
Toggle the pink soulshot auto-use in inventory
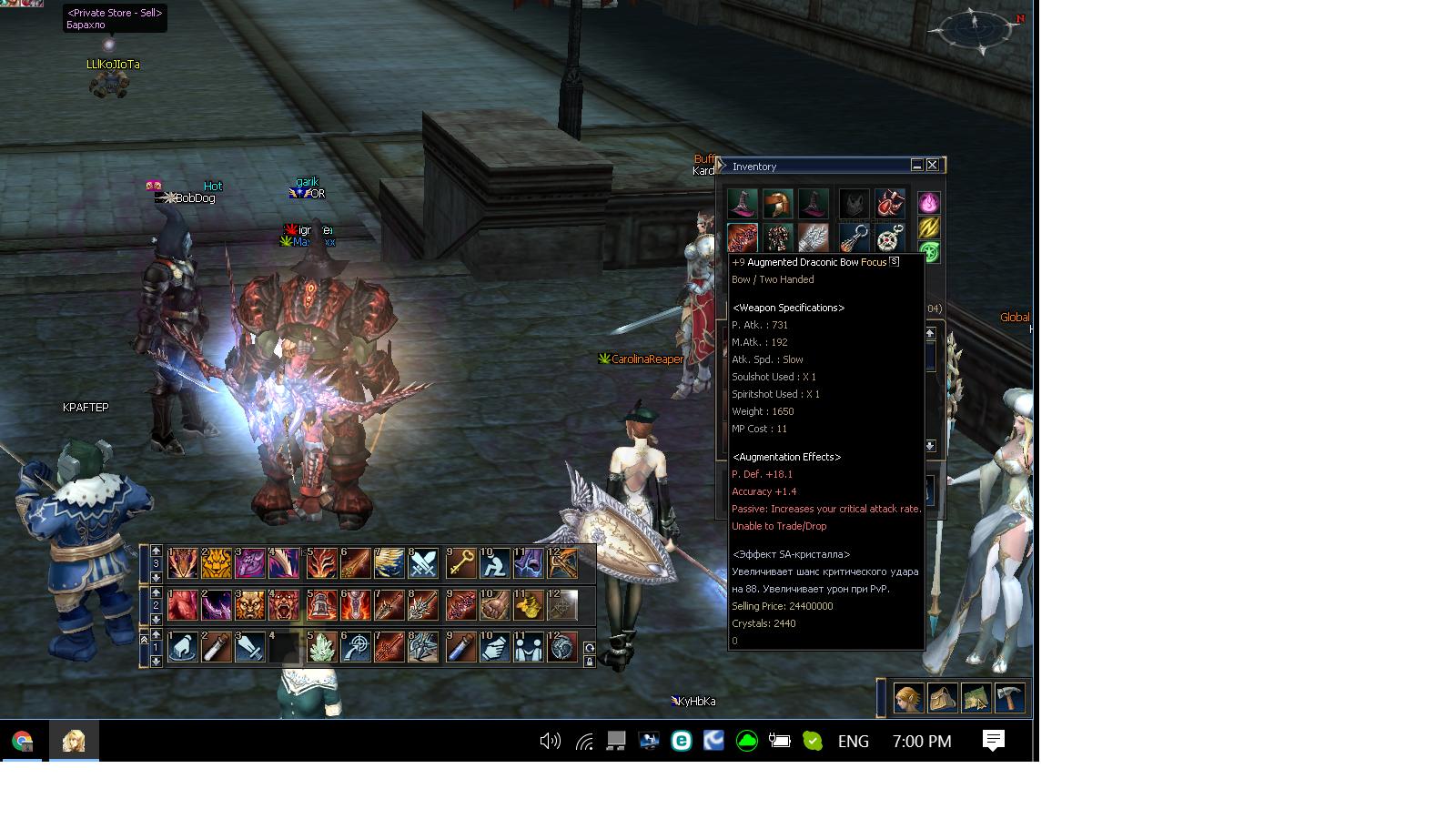[927, 203]
